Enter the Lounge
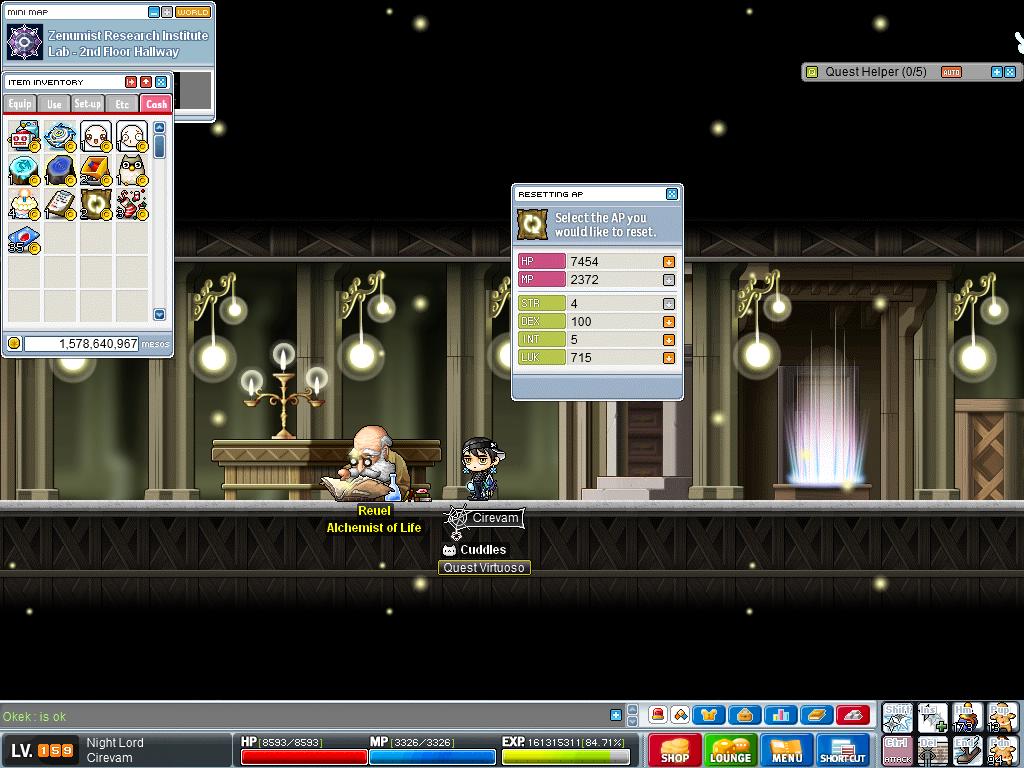 [730, 749]
